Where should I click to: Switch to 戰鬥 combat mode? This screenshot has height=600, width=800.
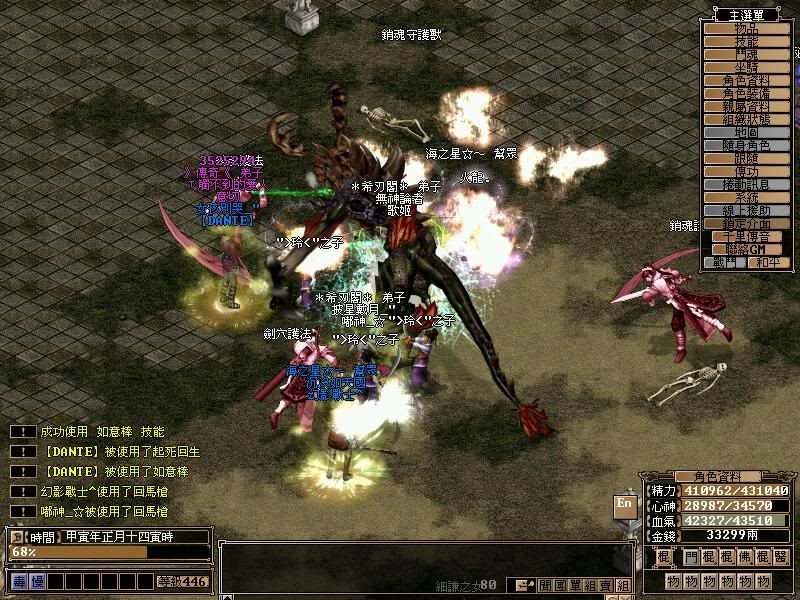pos(725,262)
